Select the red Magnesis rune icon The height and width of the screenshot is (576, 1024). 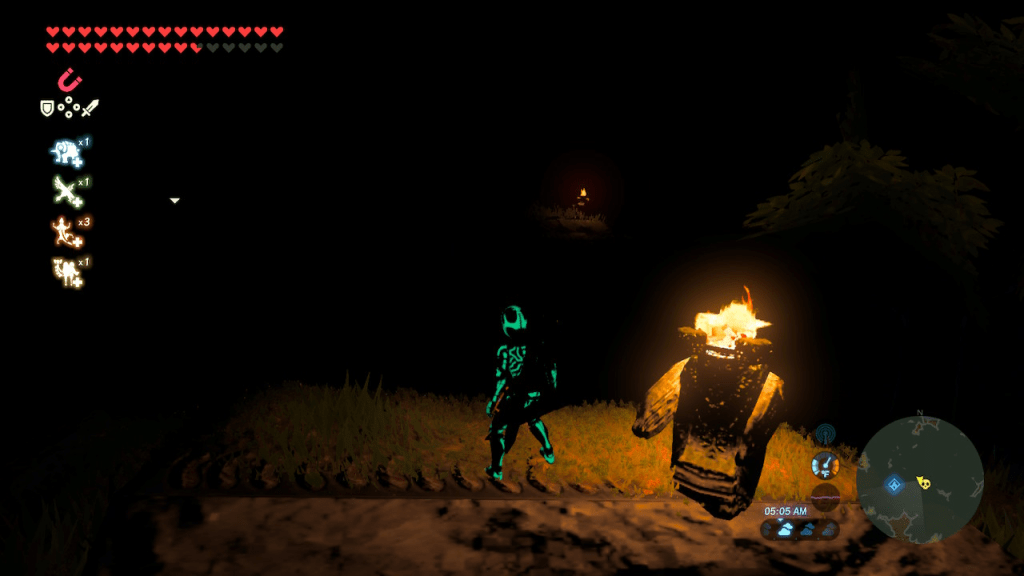pos(69,79)
